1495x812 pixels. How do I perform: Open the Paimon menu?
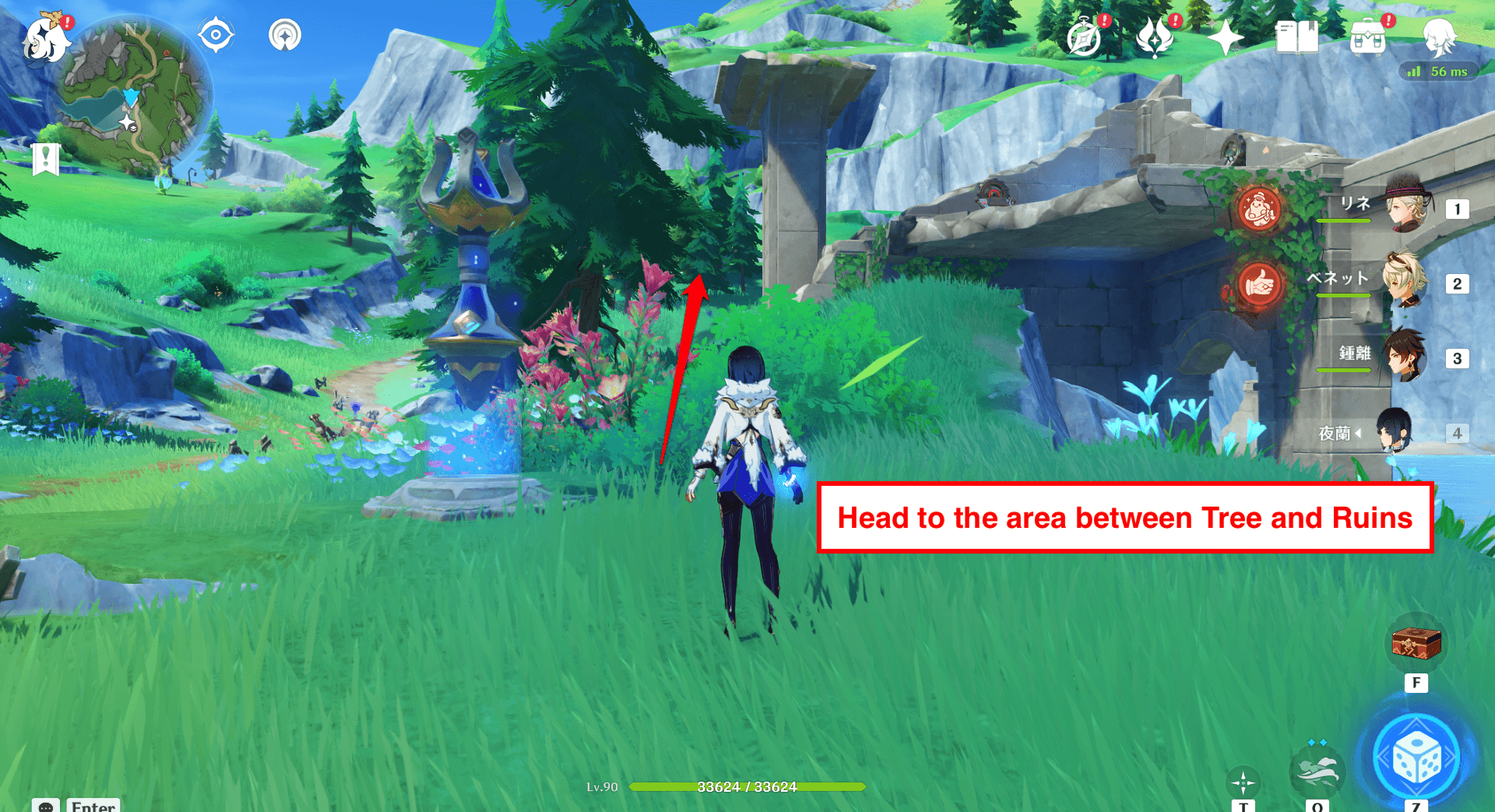[x=47, y=40]
